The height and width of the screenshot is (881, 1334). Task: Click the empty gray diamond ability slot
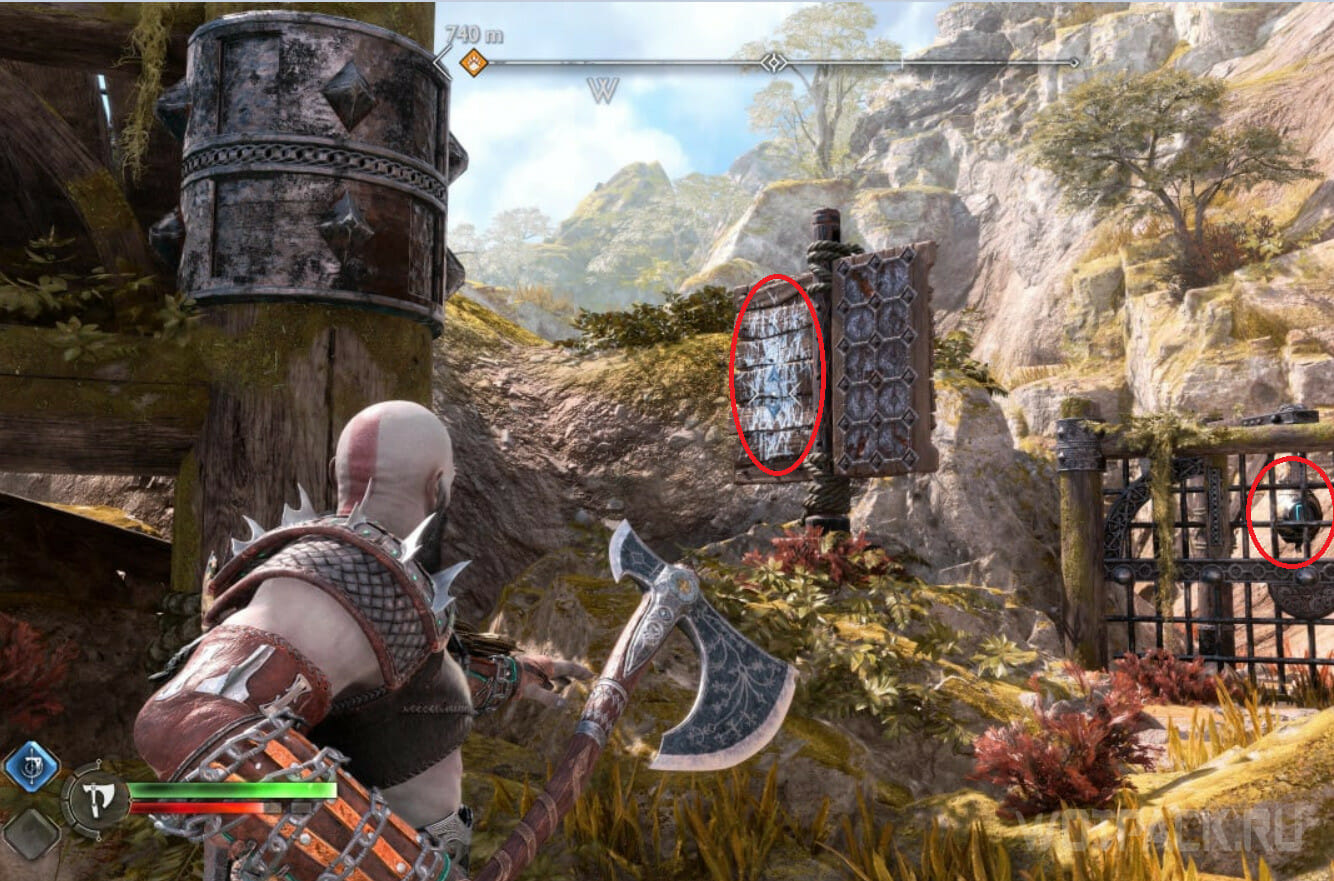click(29, 832)
